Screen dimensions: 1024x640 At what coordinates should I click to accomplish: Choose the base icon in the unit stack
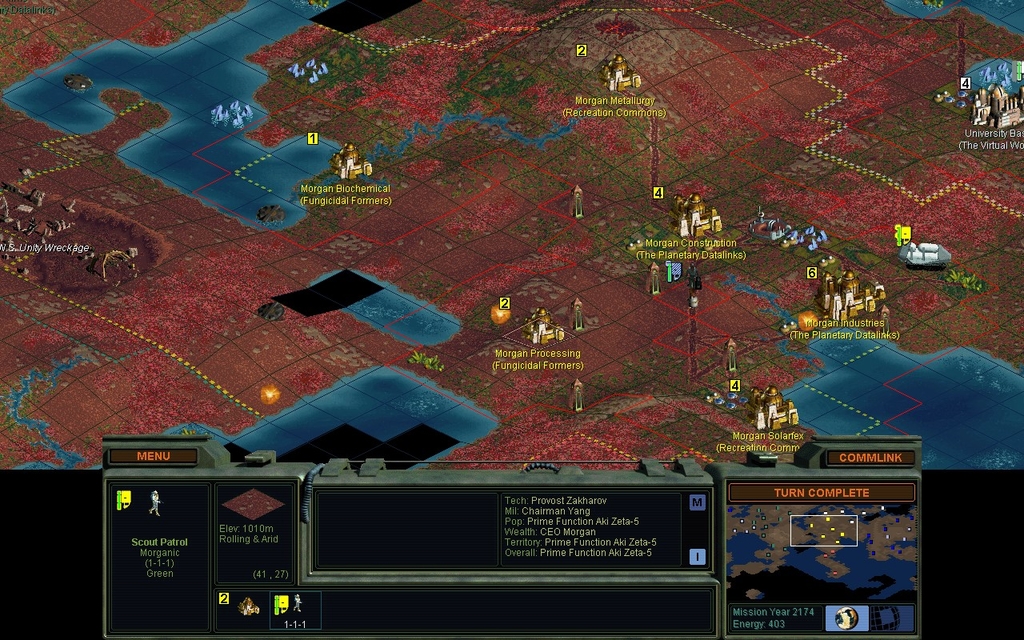tap(248, 606)
